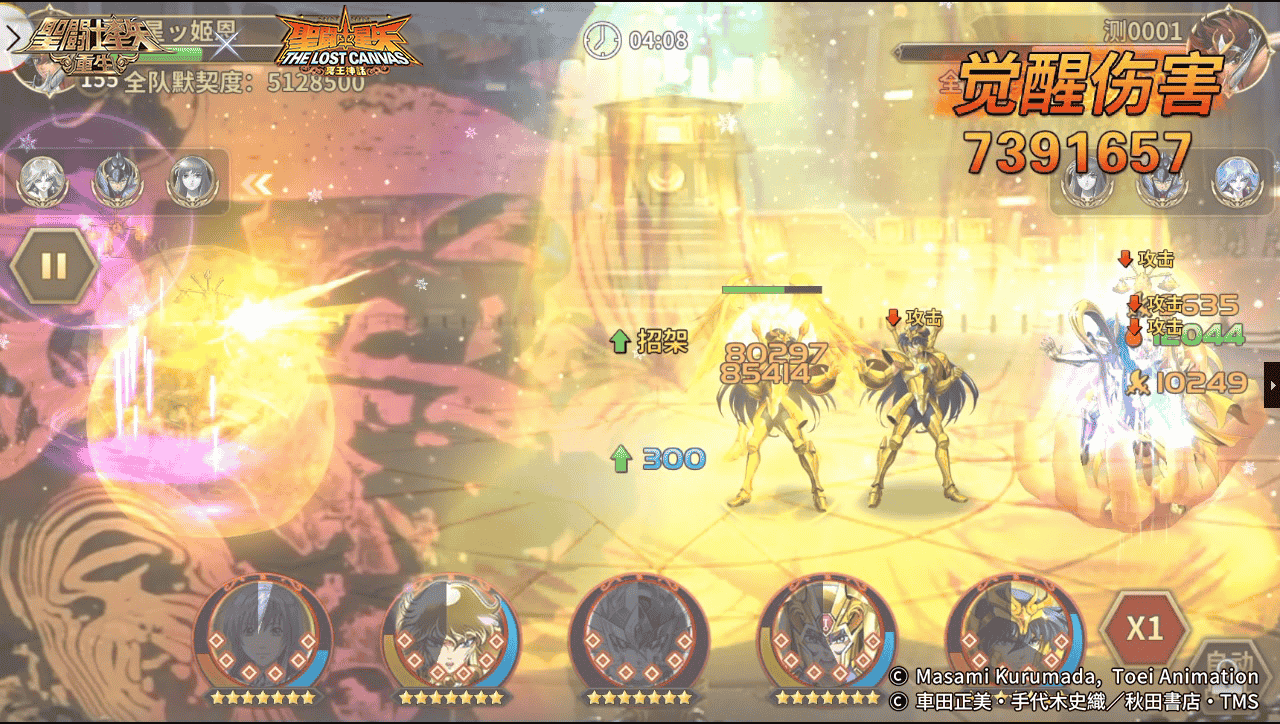Trigger the brown-haired saint's skill portrait
Image resolution: width=1280 pixels, height=724 pixels.
click(x=450, y=633)
